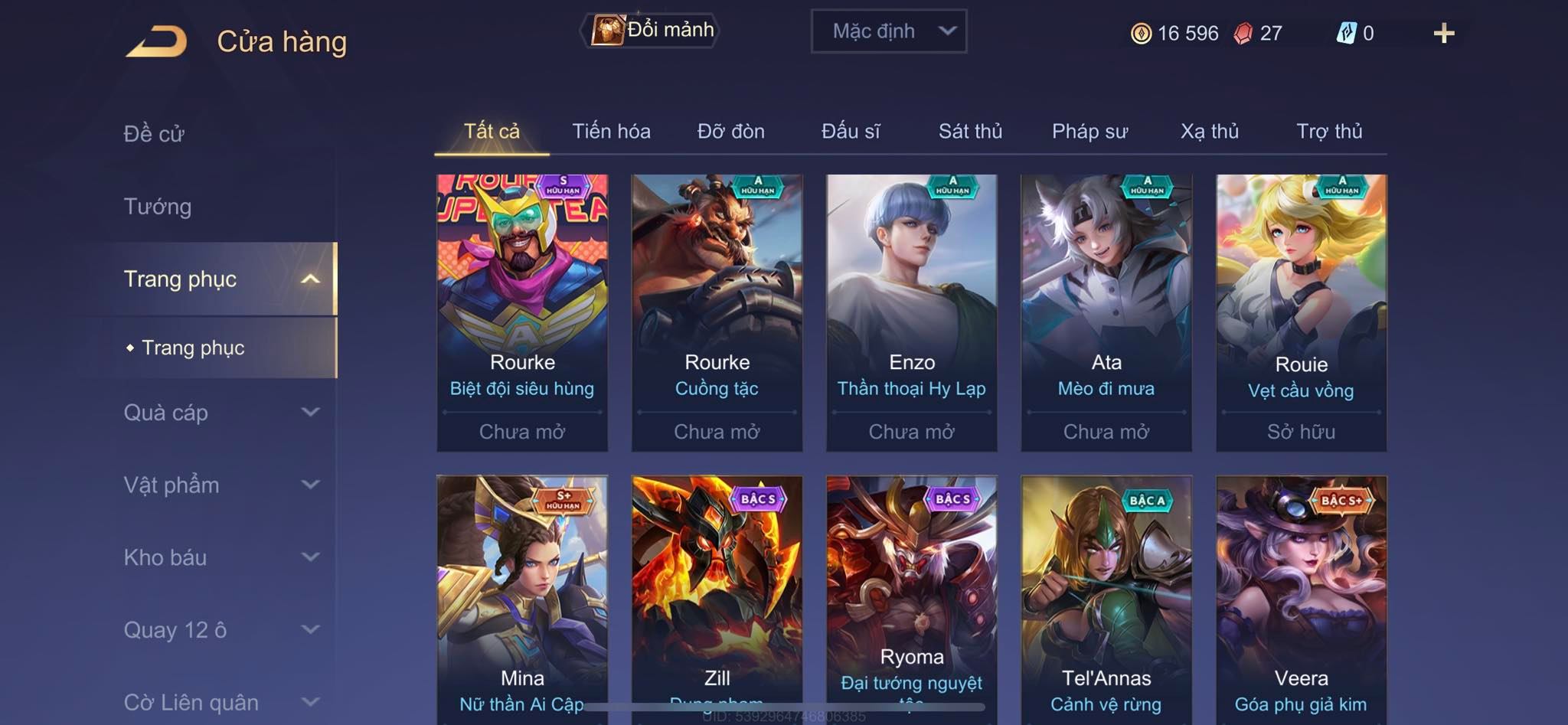Image resolution: width=1568 pixels, height=725 pixels.
Task: Expand the Quay 12 ô category
Action: click(220, 630)
